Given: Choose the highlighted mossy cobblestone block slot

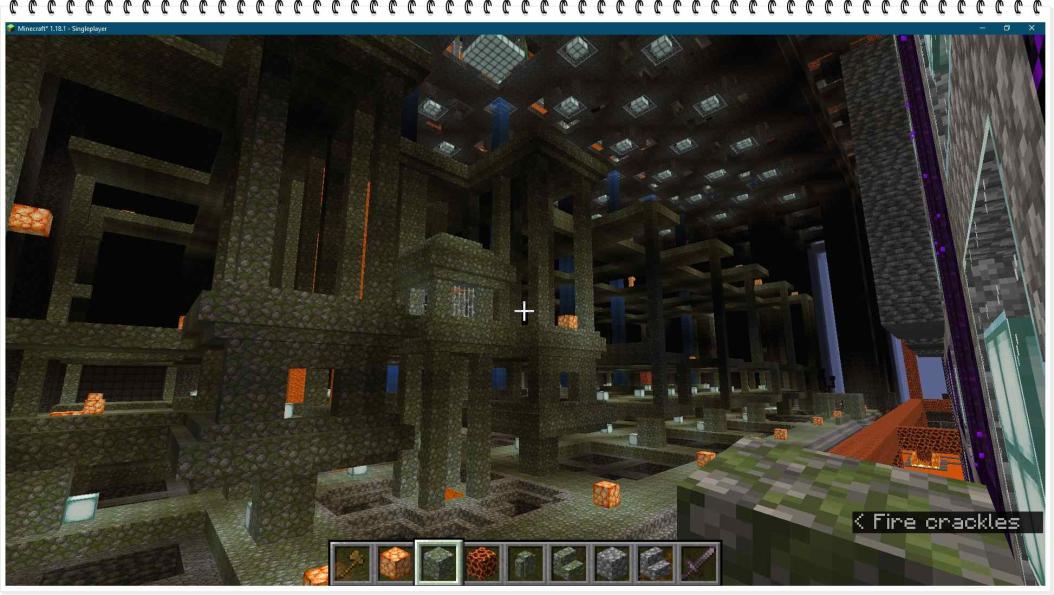Looking at the screenshot, I should pos(438,564).
